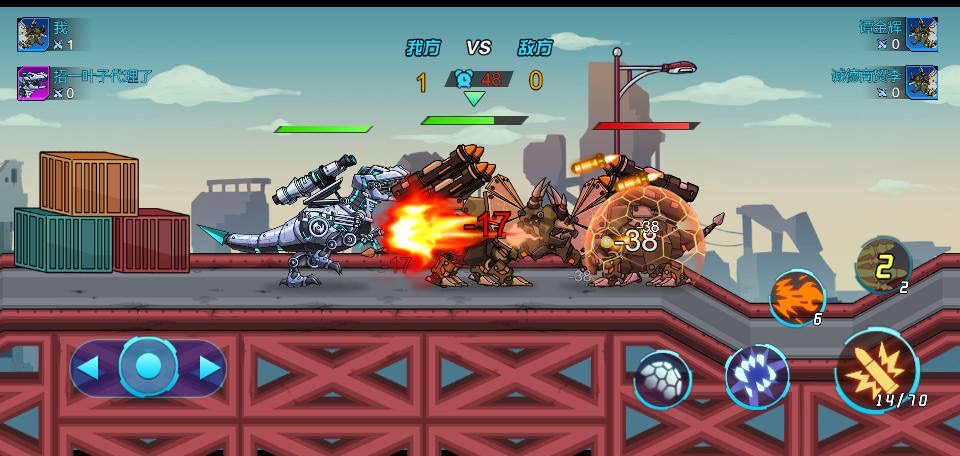960x456 pixels.
Task: Select the lower enemy player avatar
Action: (921, 82)
